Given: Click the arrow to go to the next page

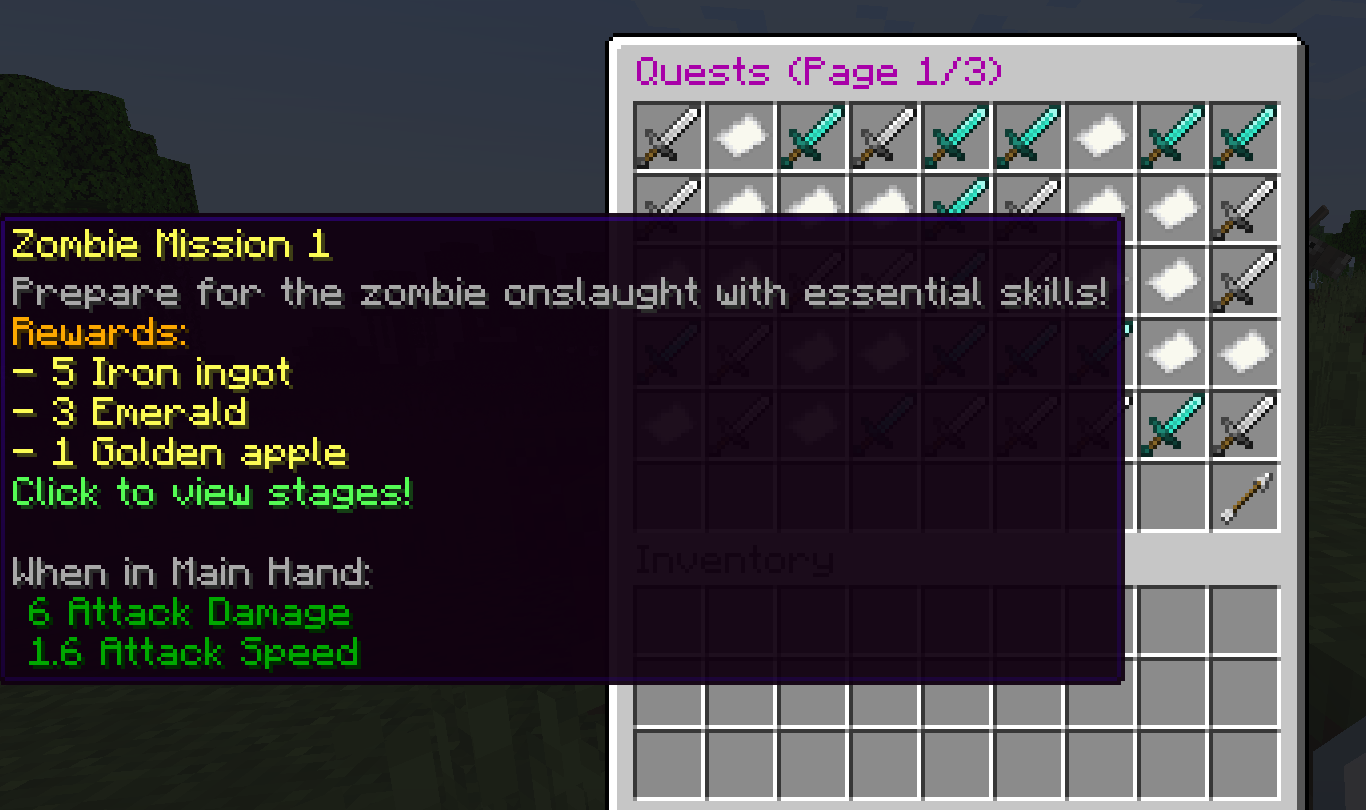Looking at the screenshot, I should (x=1244, y=495).
